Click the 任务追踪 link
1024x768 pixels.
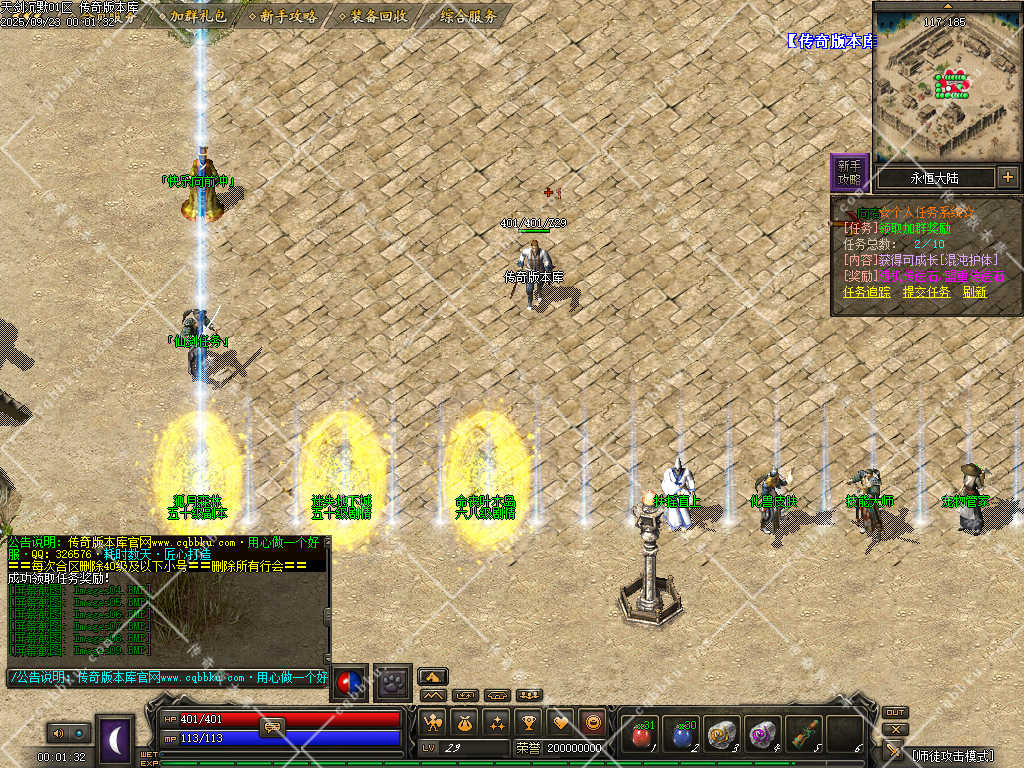pos(867,292)
